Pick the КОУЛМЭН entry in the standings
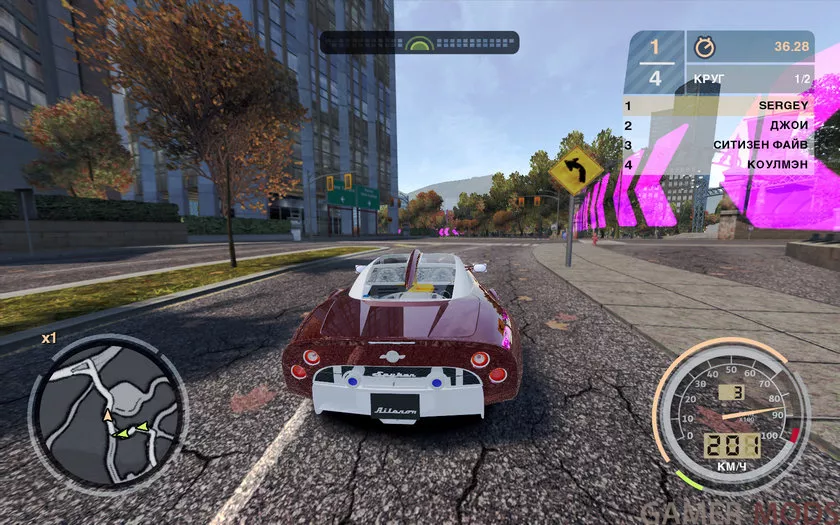Viewport: 840px width, 525px height. point(718,164)
